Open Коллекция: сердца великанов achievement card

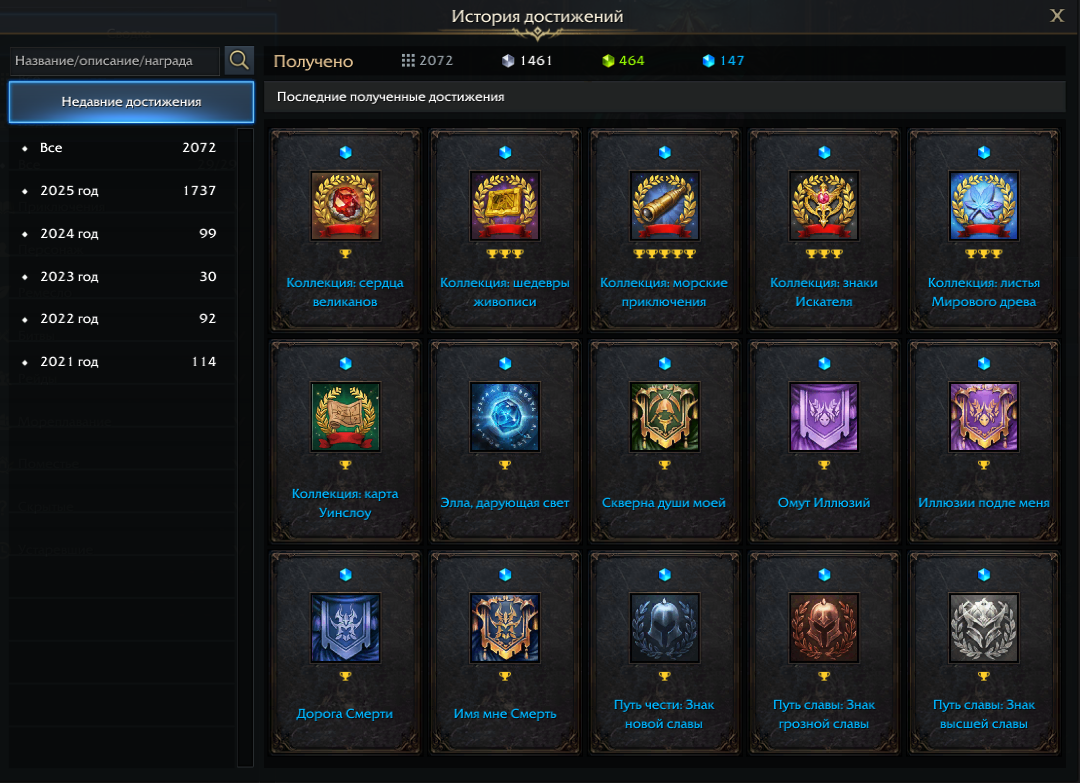tap(345, 230)
